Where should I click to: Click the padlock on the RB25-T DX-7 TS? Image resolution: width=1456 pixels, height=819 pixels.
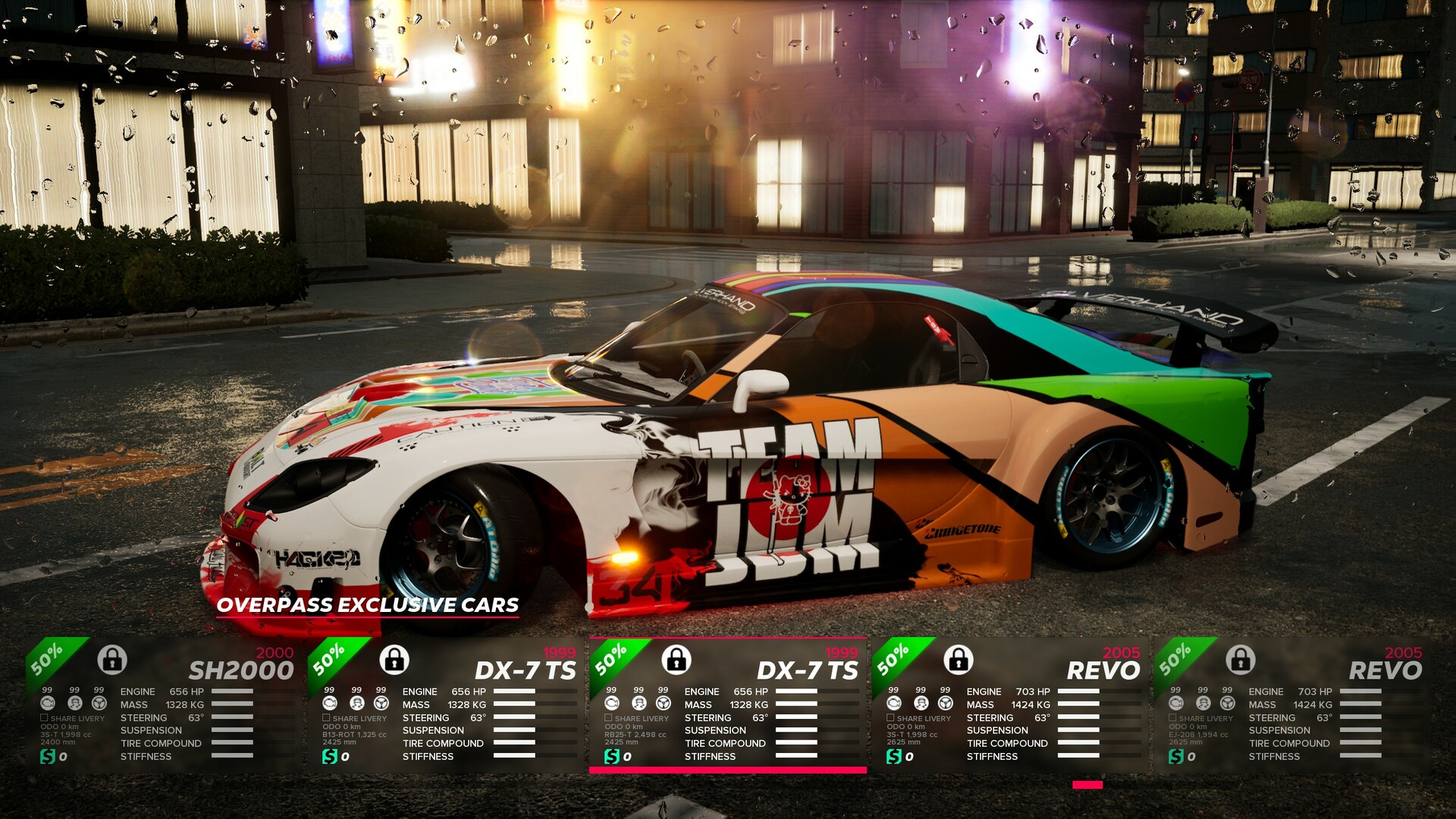pyautogui.click(x=676, y=659)
